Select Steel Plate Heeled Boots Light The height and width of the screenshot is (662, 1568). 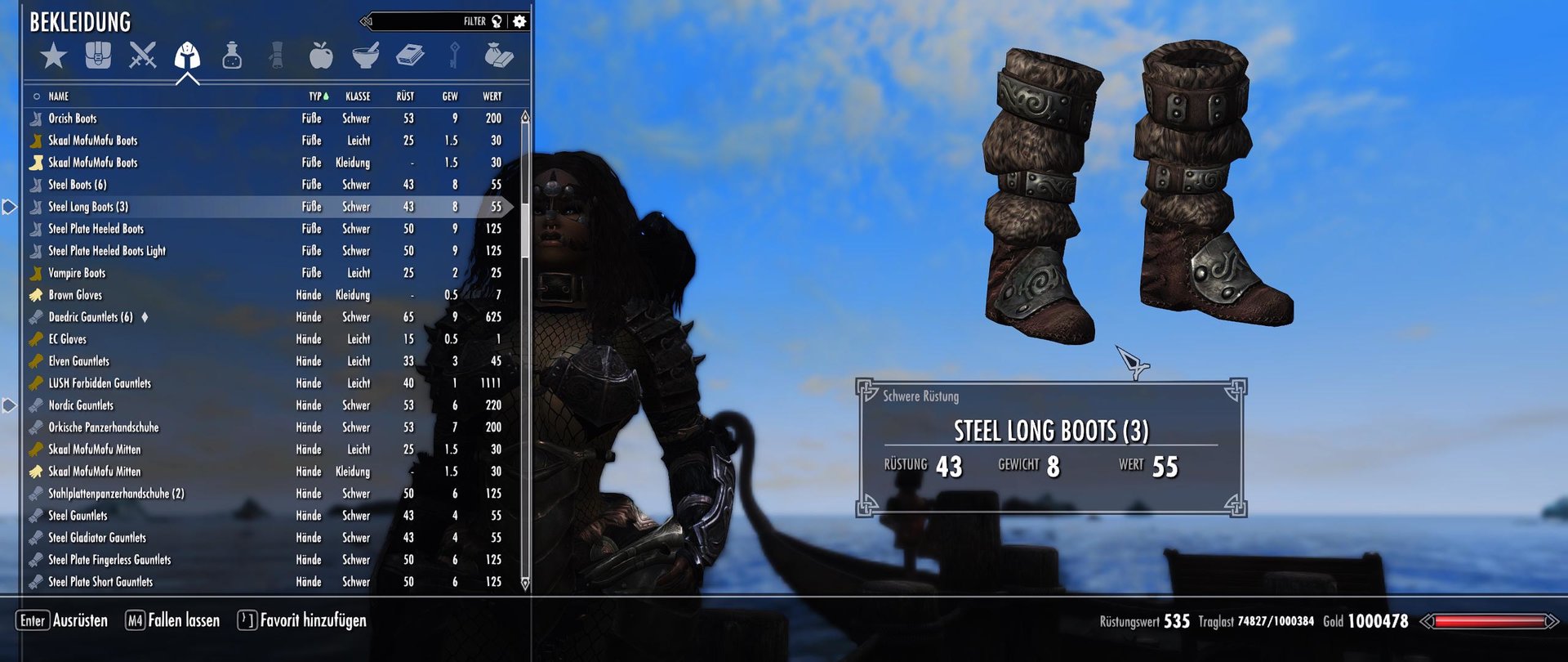[107, 251]
